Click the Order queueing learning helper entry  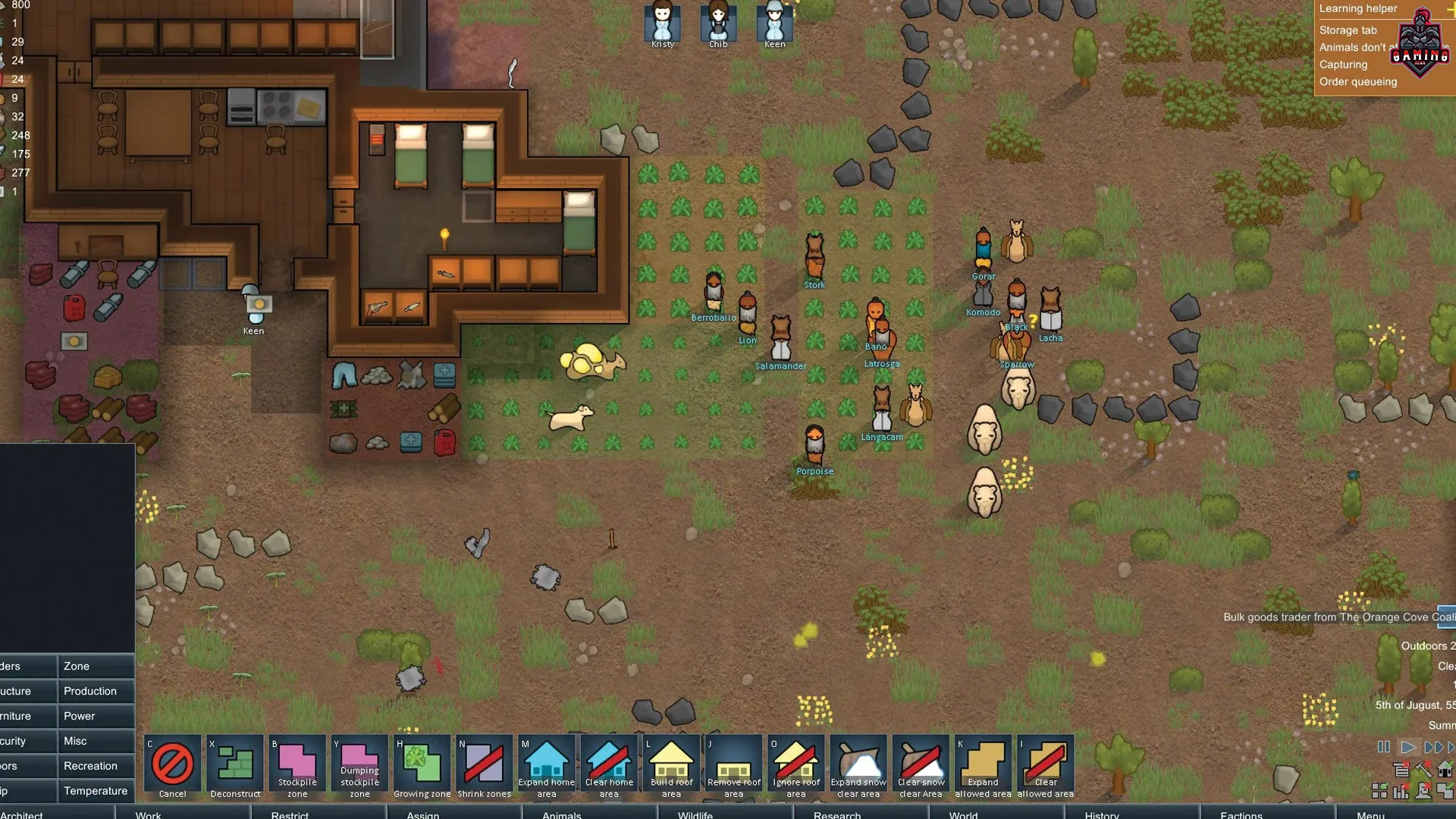point(1359,82)
